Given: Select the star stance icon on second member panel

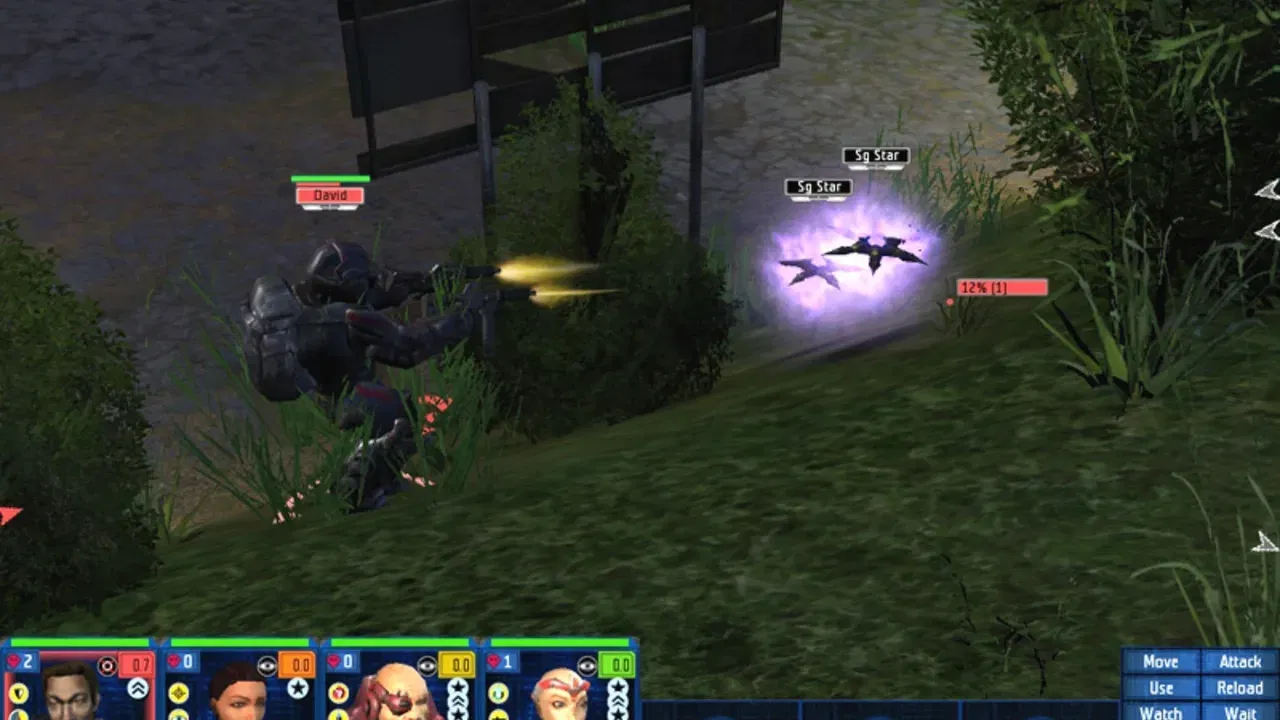Looking at the screenshot, I should [298, 686].
